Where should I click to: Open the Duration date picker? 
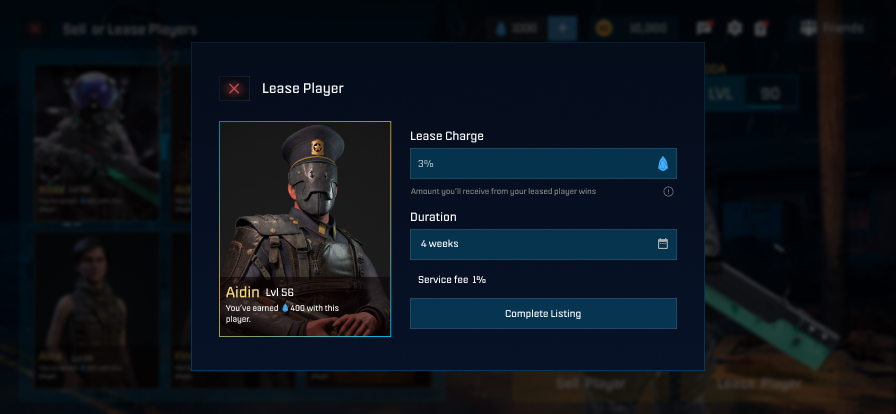click(530, 244)
